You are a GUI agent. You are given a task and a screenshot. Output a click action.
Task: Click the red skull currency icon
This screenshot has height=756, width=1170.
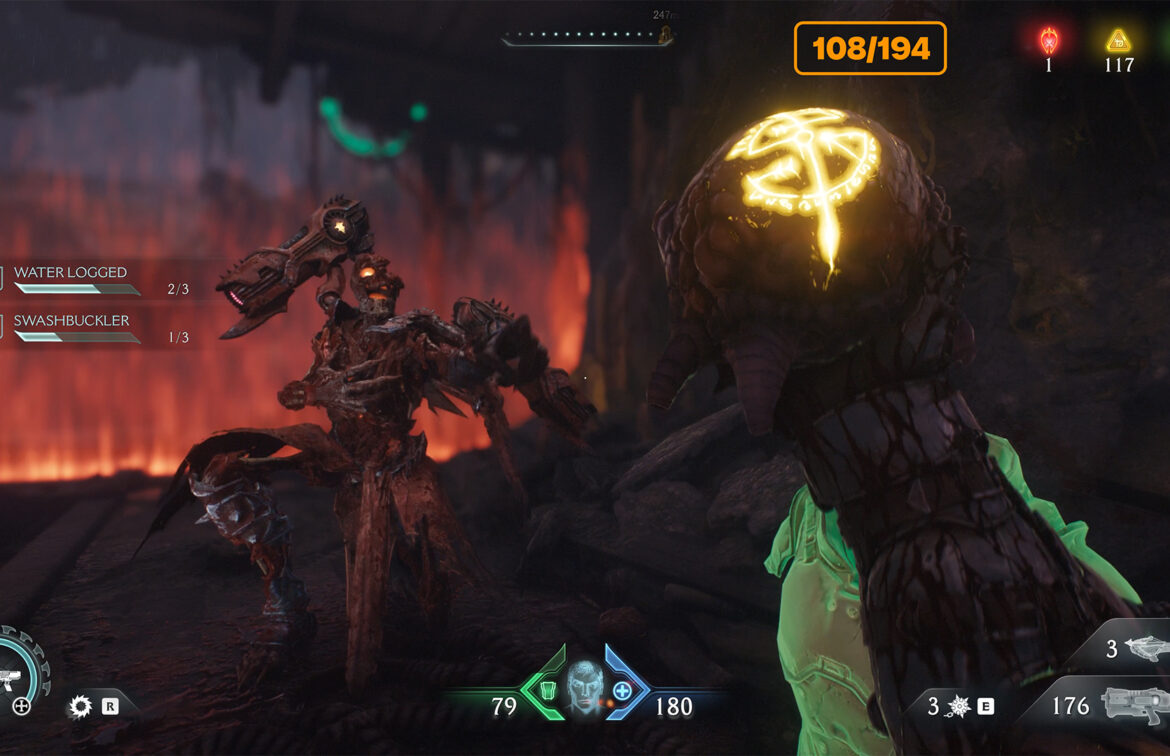1048,41
